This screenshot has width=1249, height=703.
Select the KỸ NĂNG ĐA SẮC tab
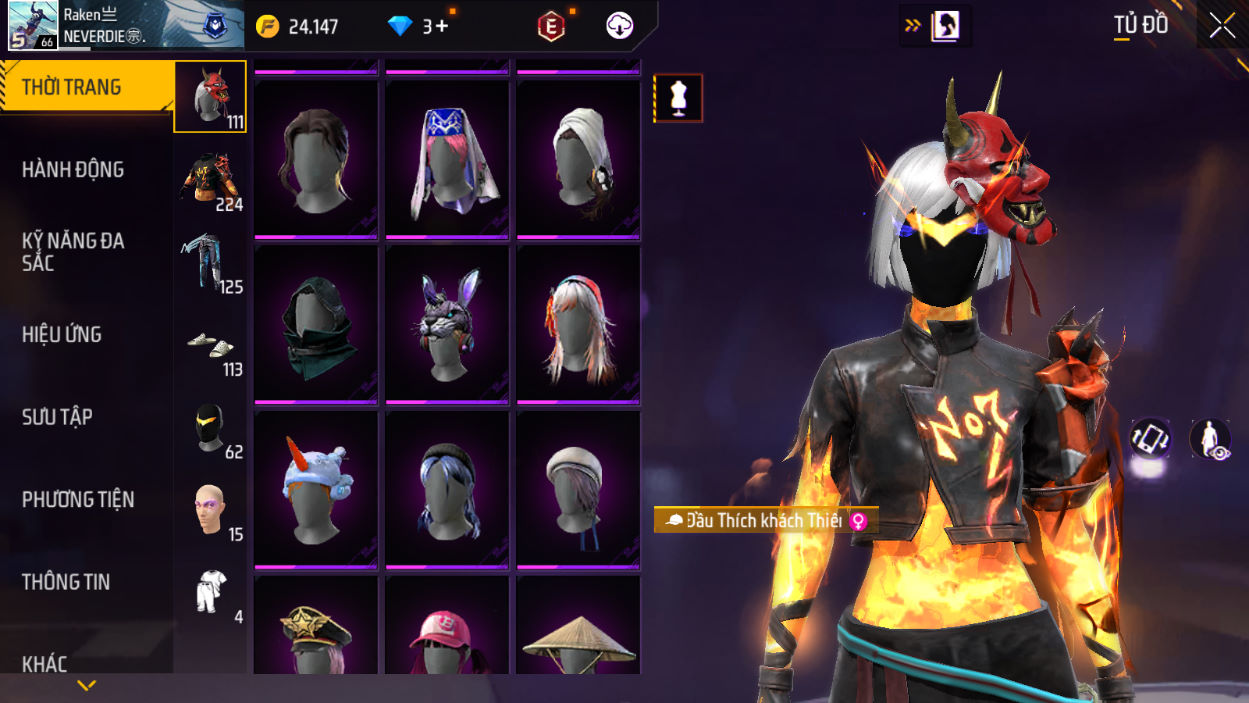[x=73, y=252]
